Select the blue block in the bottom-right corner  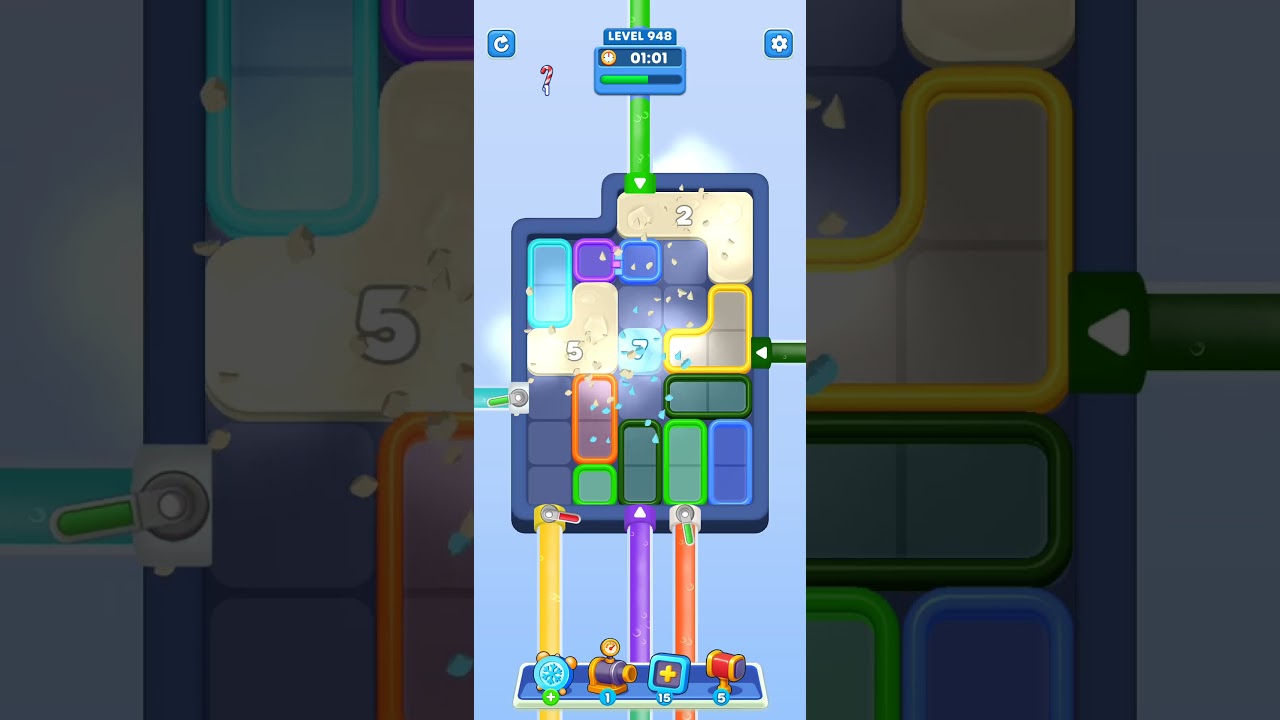point(730,462)
